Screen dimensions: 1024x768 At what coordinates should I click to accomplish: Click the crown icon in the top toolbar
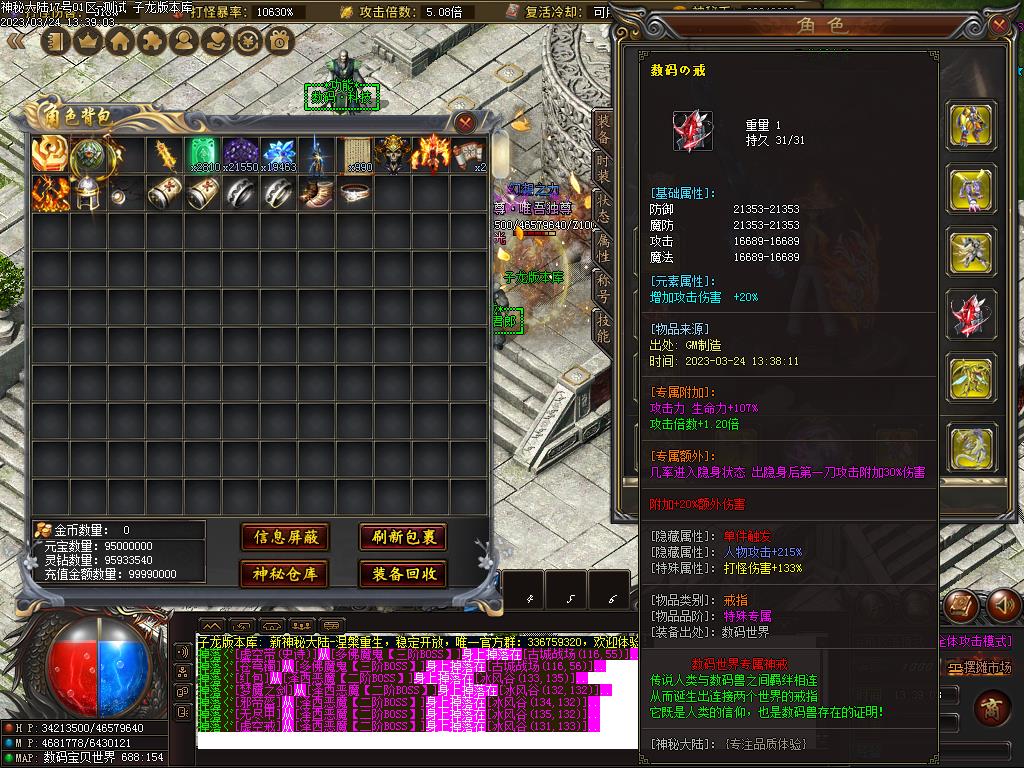coord(89,41)
